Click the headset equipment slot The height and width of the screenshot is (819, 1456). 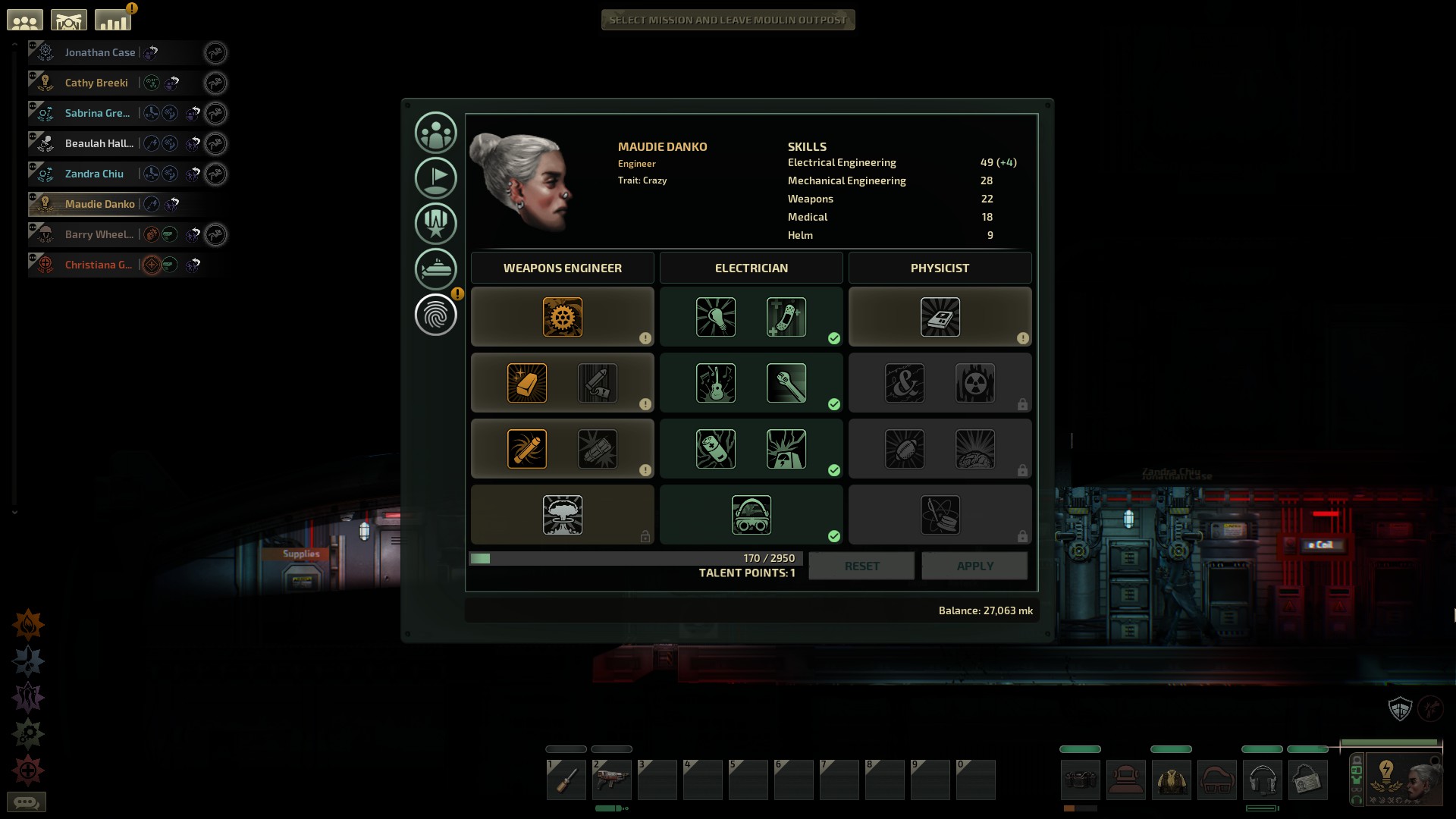point(1262,780)
